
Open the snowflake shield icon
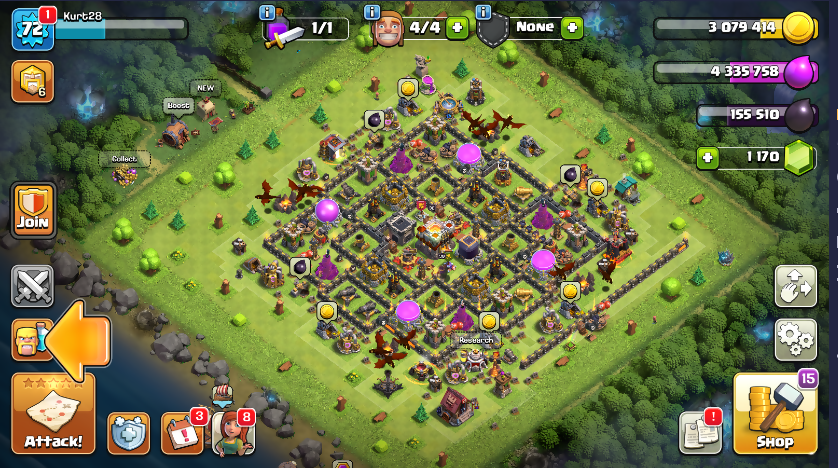129,433
